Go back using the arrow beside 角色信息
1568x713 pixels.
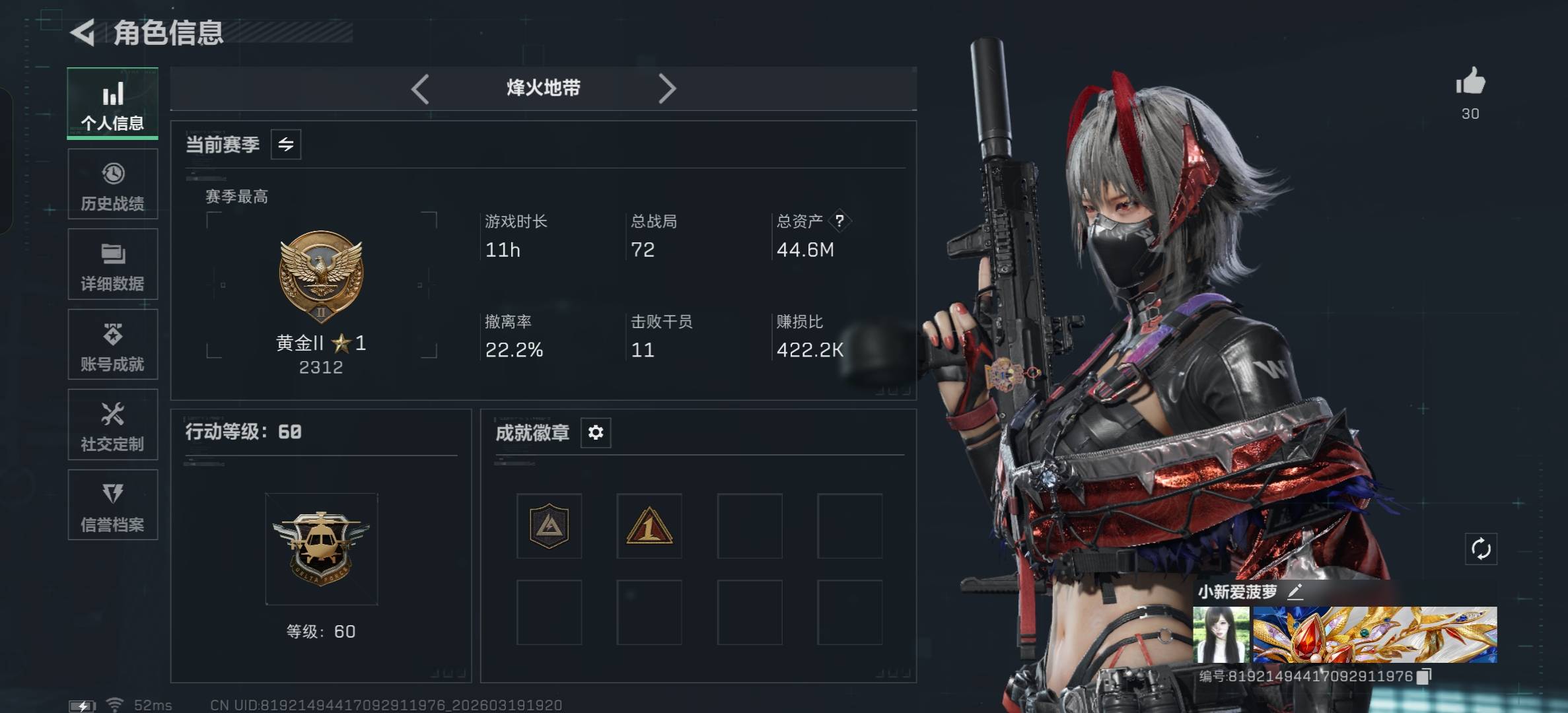pyautogui.click(x=83, y=32)
